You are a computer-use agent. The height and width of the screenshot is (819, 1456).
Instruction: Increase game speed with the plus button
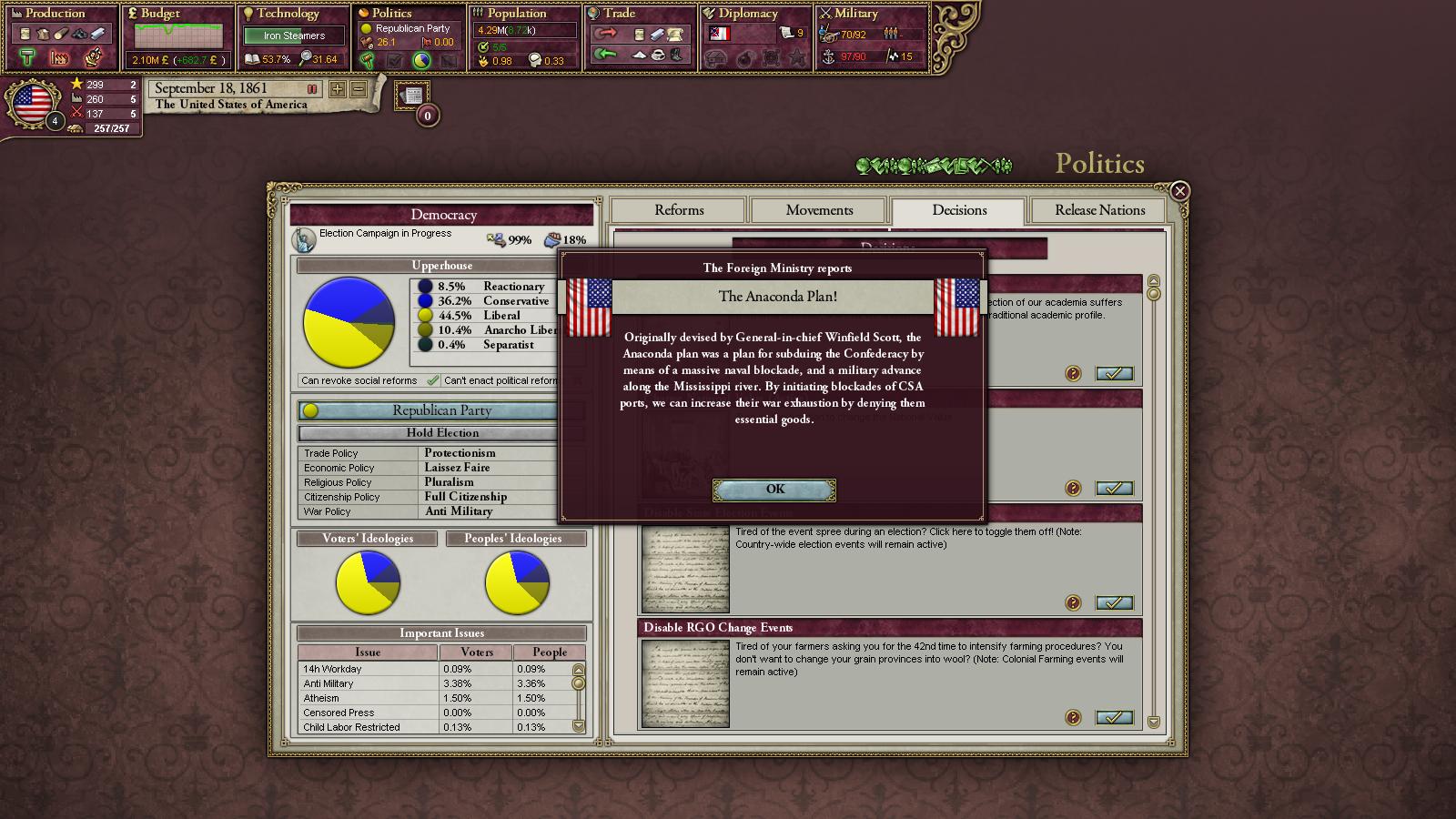click(x=338, y=89)
